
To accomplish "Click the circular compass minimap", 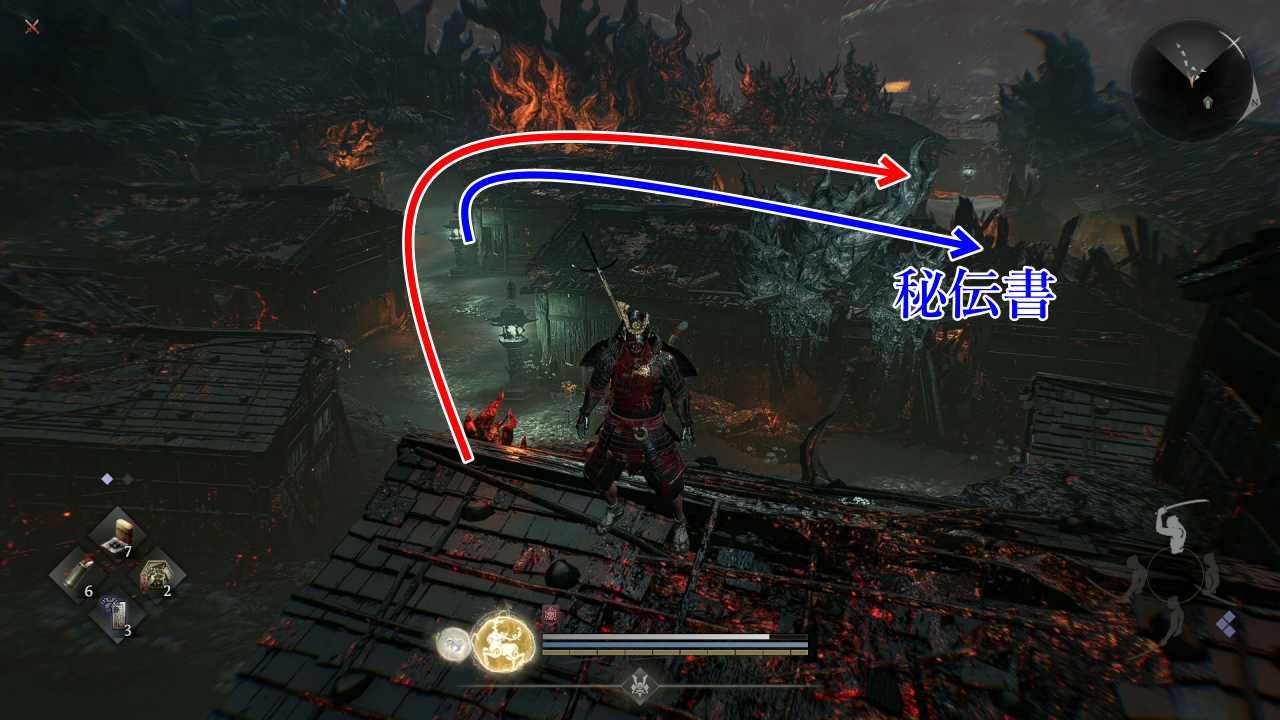I will (x=1191, y=80).
